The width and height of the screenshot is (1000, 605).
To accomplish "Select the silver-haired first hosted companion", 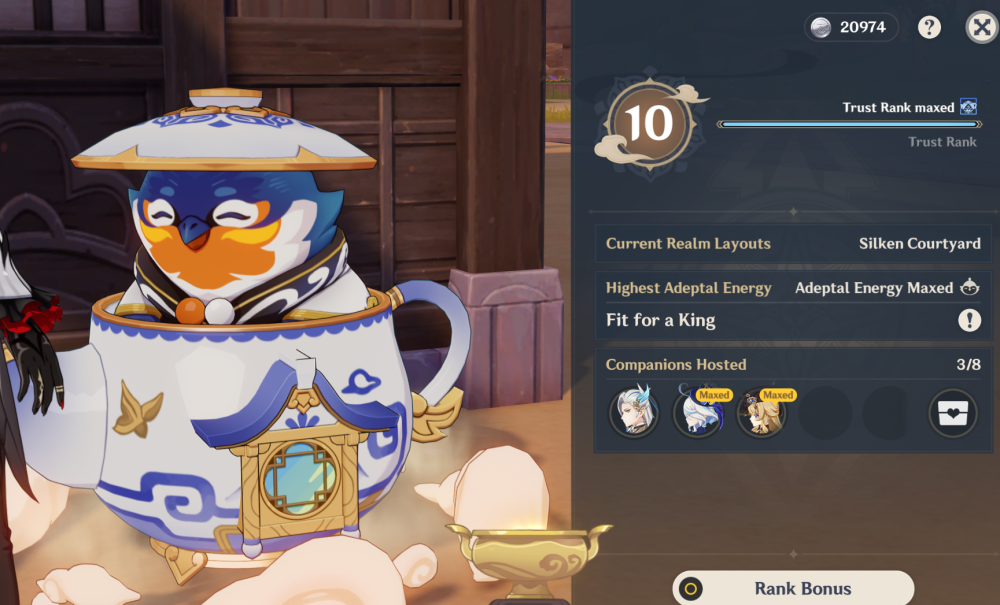I will coord(634,413).
